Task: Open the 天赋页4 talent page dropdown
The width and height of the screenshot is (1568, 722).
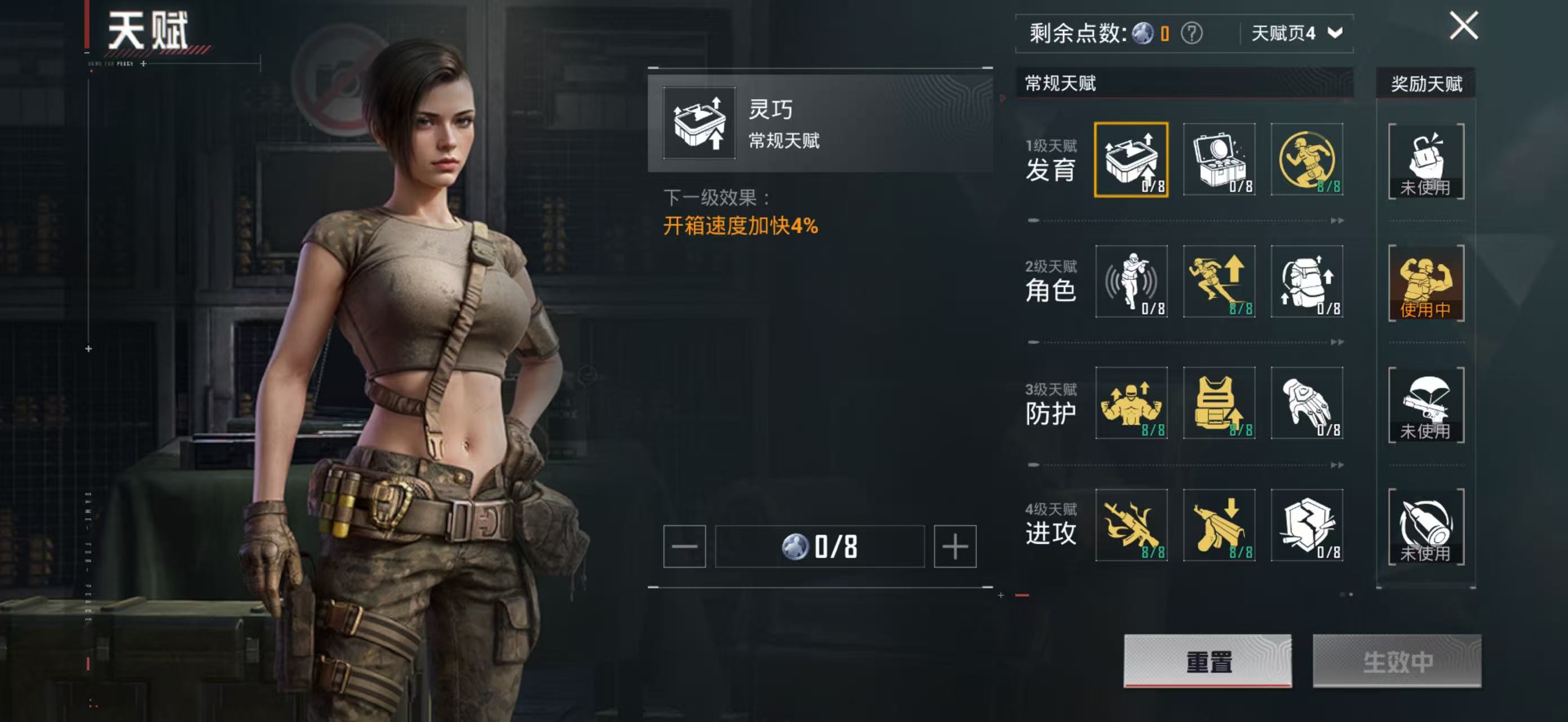Action: click(1296, 33)
